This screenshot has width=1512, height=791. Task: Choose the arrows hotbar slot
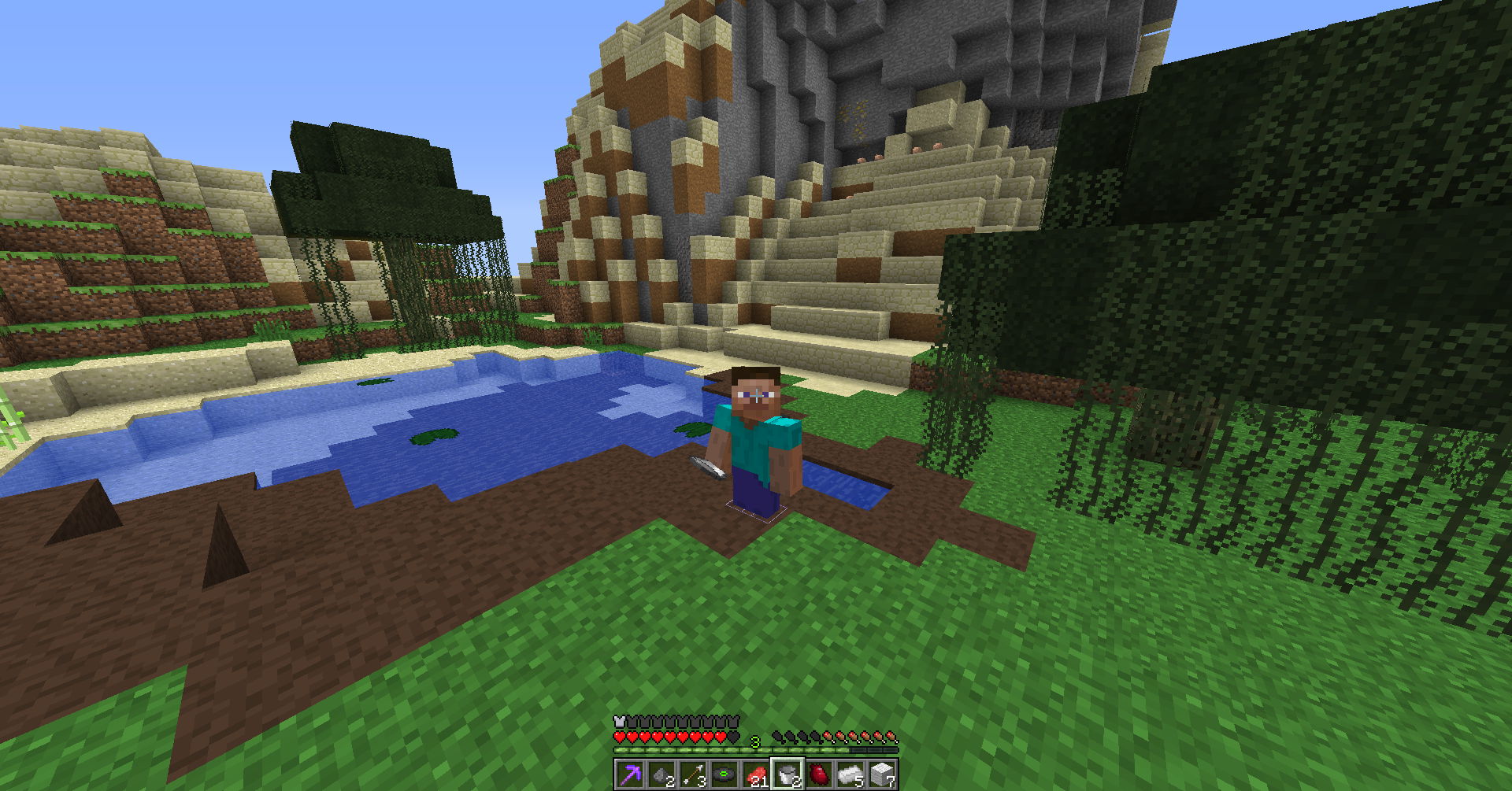[693, 774]
